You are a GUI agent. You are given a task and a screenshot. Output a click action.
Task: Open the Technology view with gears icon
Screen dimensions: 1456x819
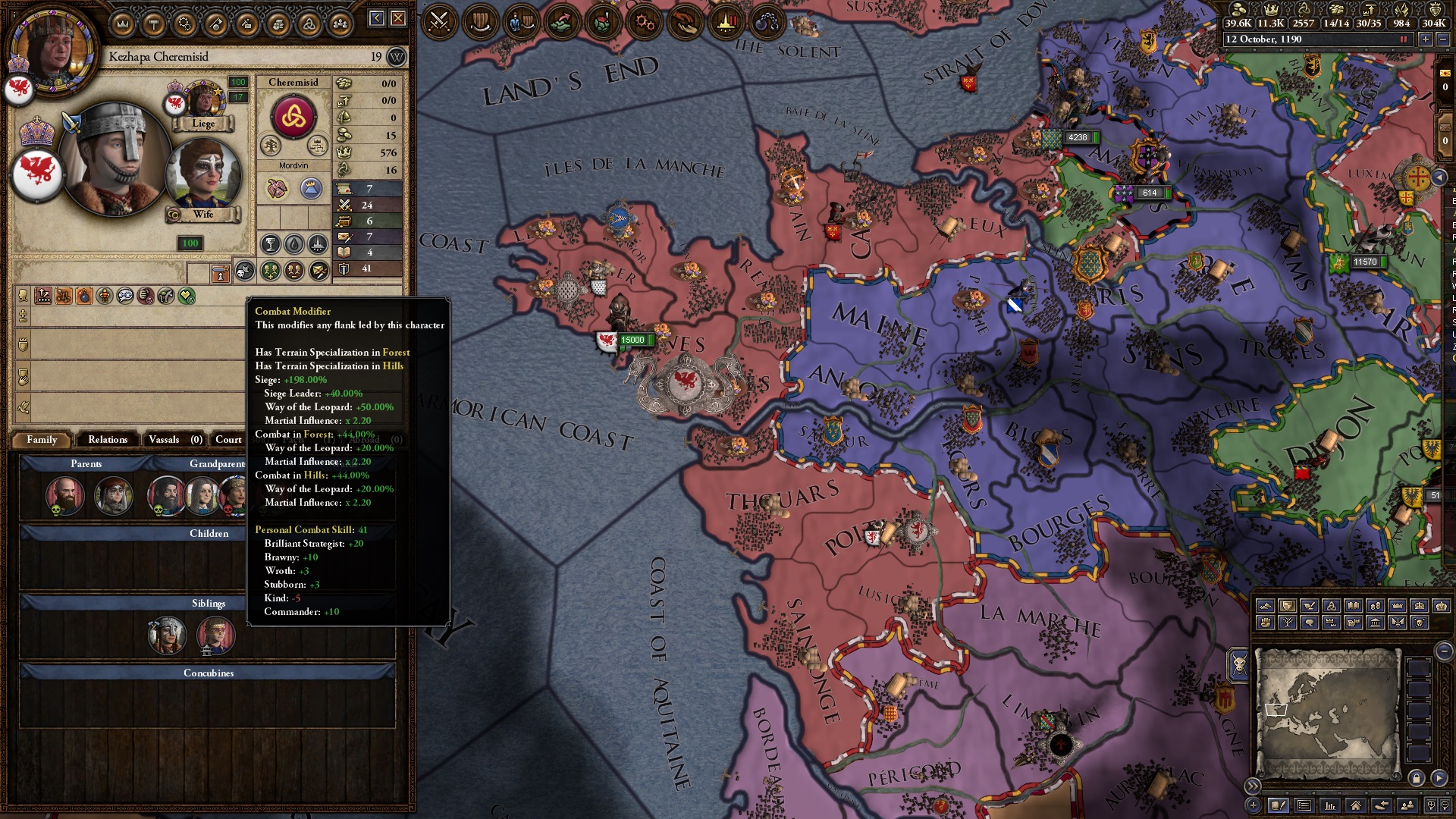645,21
